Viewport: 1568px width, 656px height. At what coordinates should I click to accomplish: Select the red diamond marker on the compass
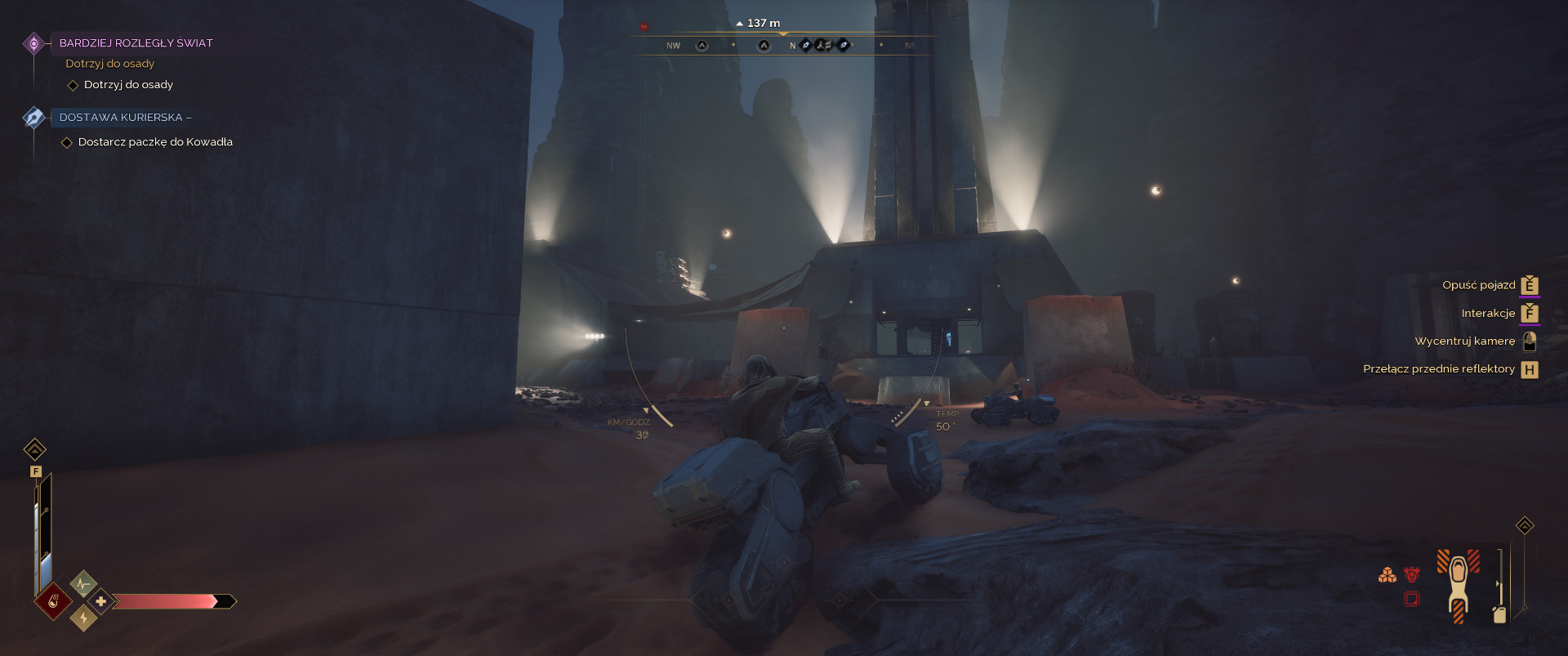(x=644, y=27)
